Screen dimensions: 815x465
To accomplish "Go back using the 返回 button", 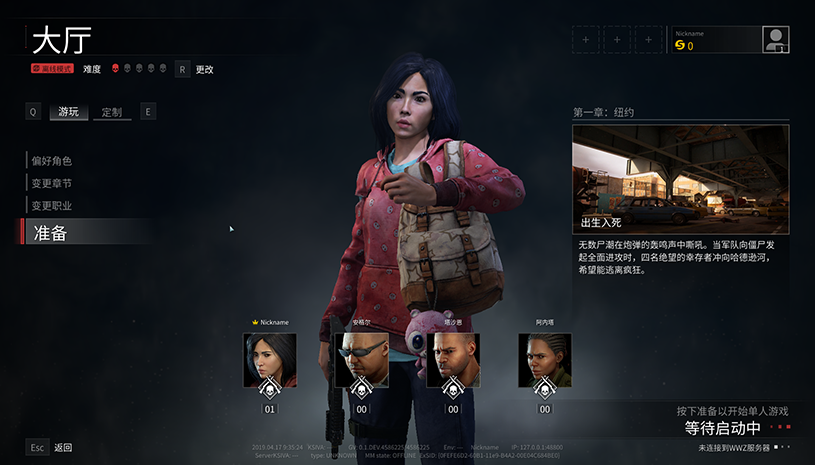I will [x=62, y=448].
